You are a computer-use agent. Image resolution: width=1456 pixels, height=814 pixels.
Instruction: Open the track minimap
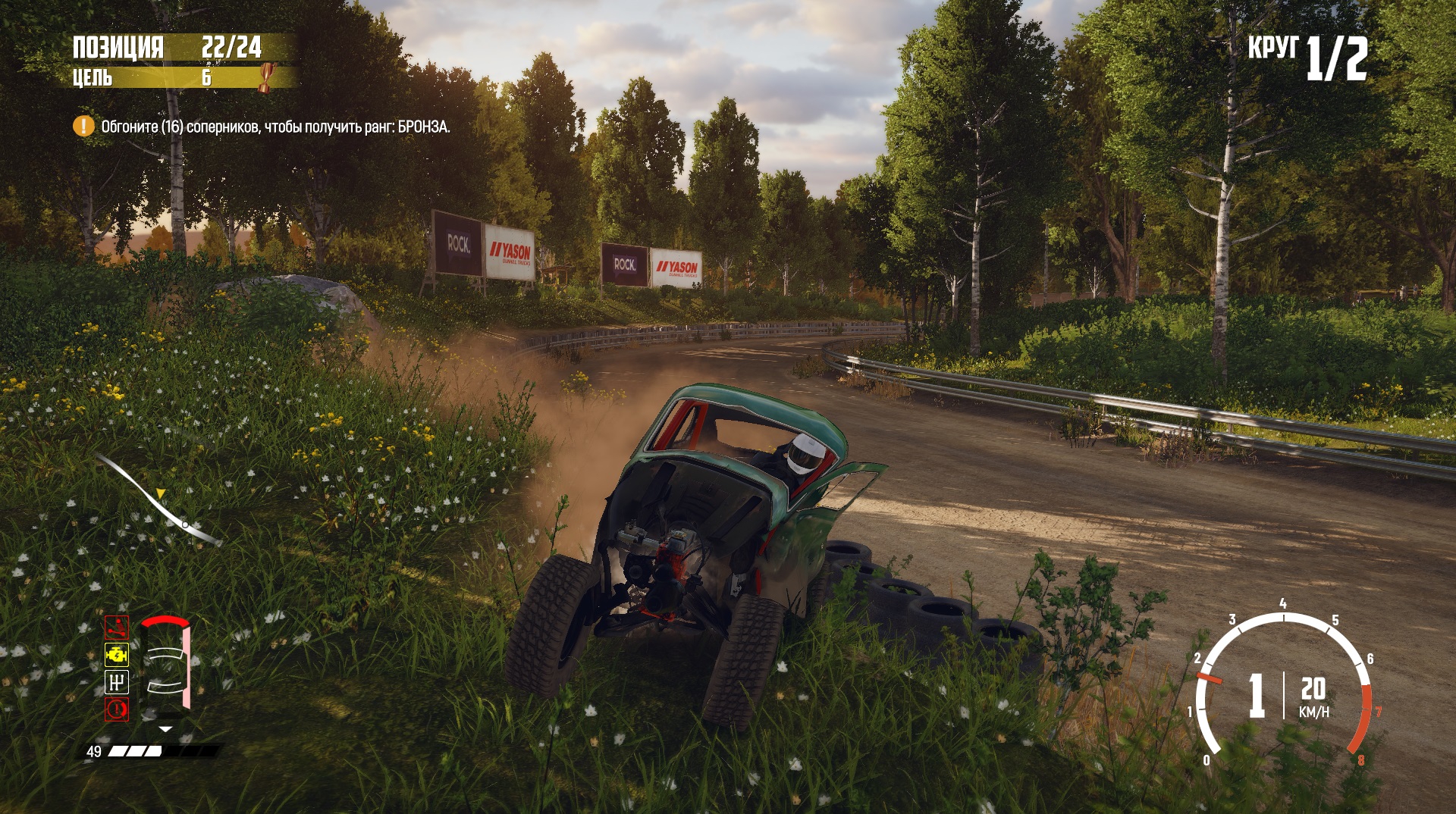[159, 500]
